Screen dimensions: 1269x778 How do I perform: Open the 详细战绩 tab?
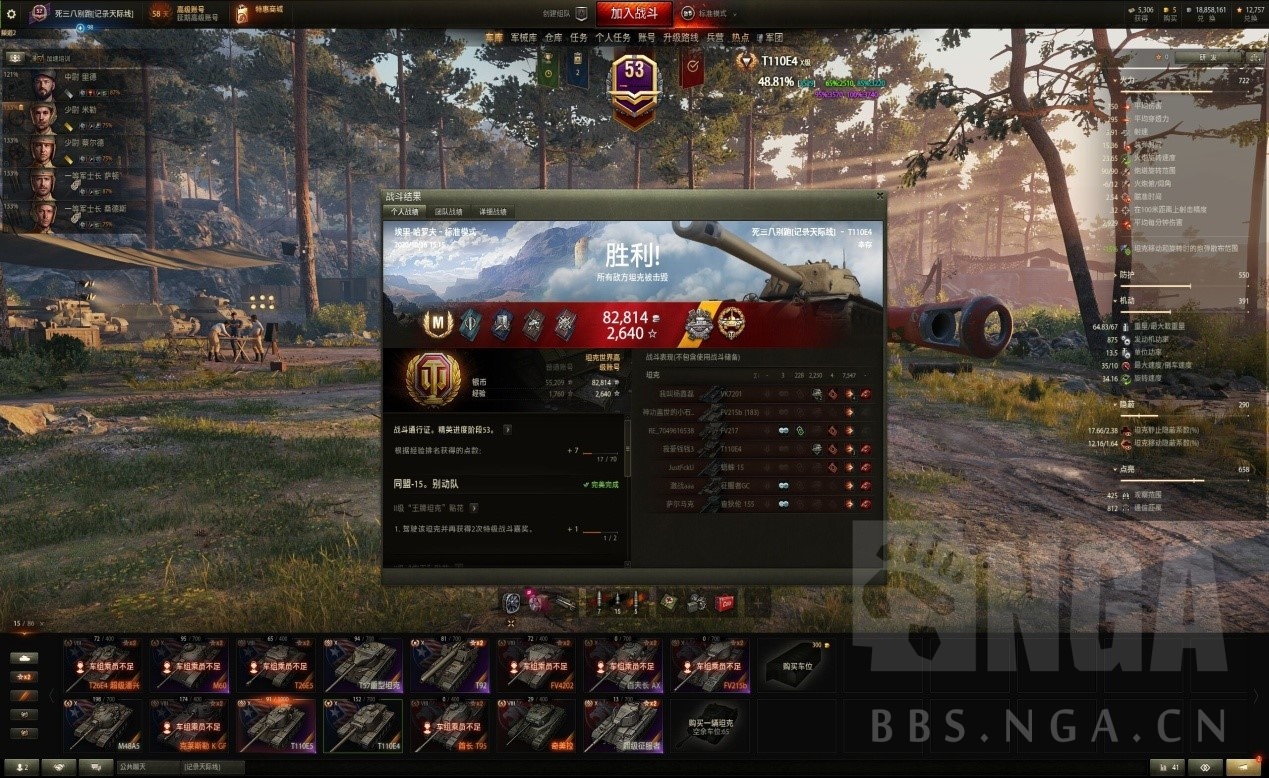[x=492, y=212]
